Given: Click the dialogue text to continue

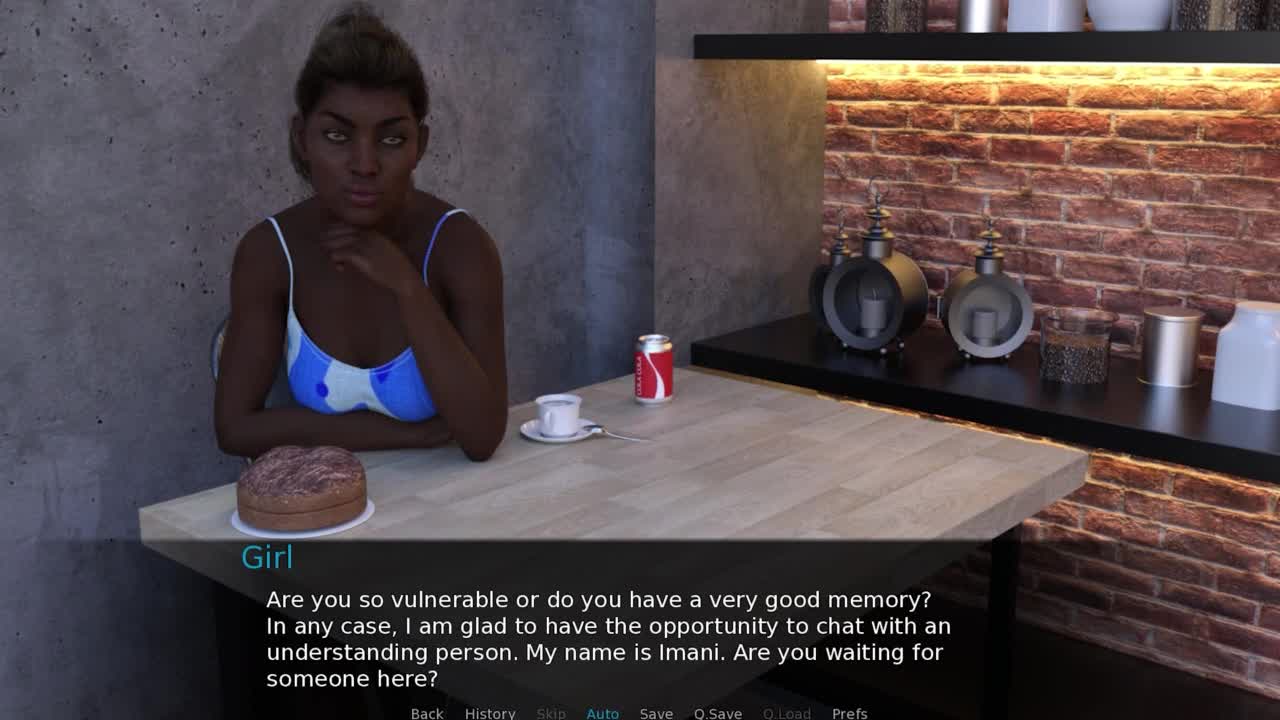Looking at the screenshot, I should (608, 639).
